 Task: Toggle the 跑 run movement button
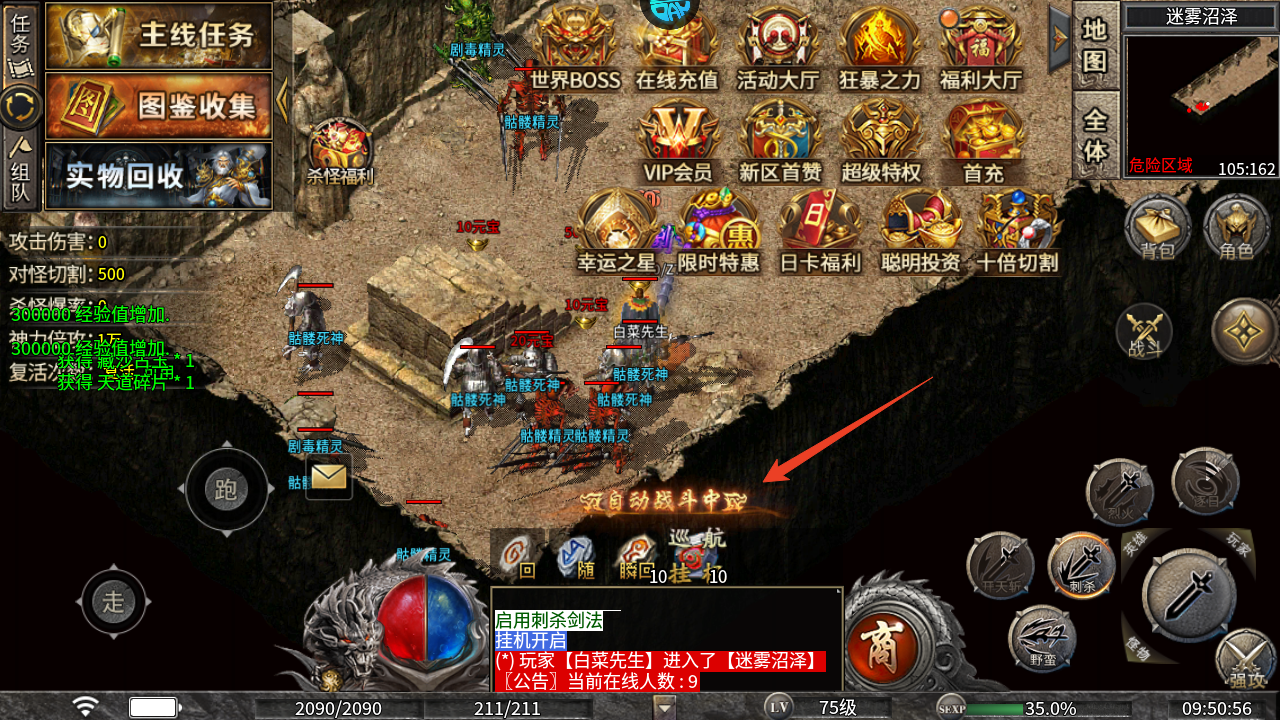226,490
